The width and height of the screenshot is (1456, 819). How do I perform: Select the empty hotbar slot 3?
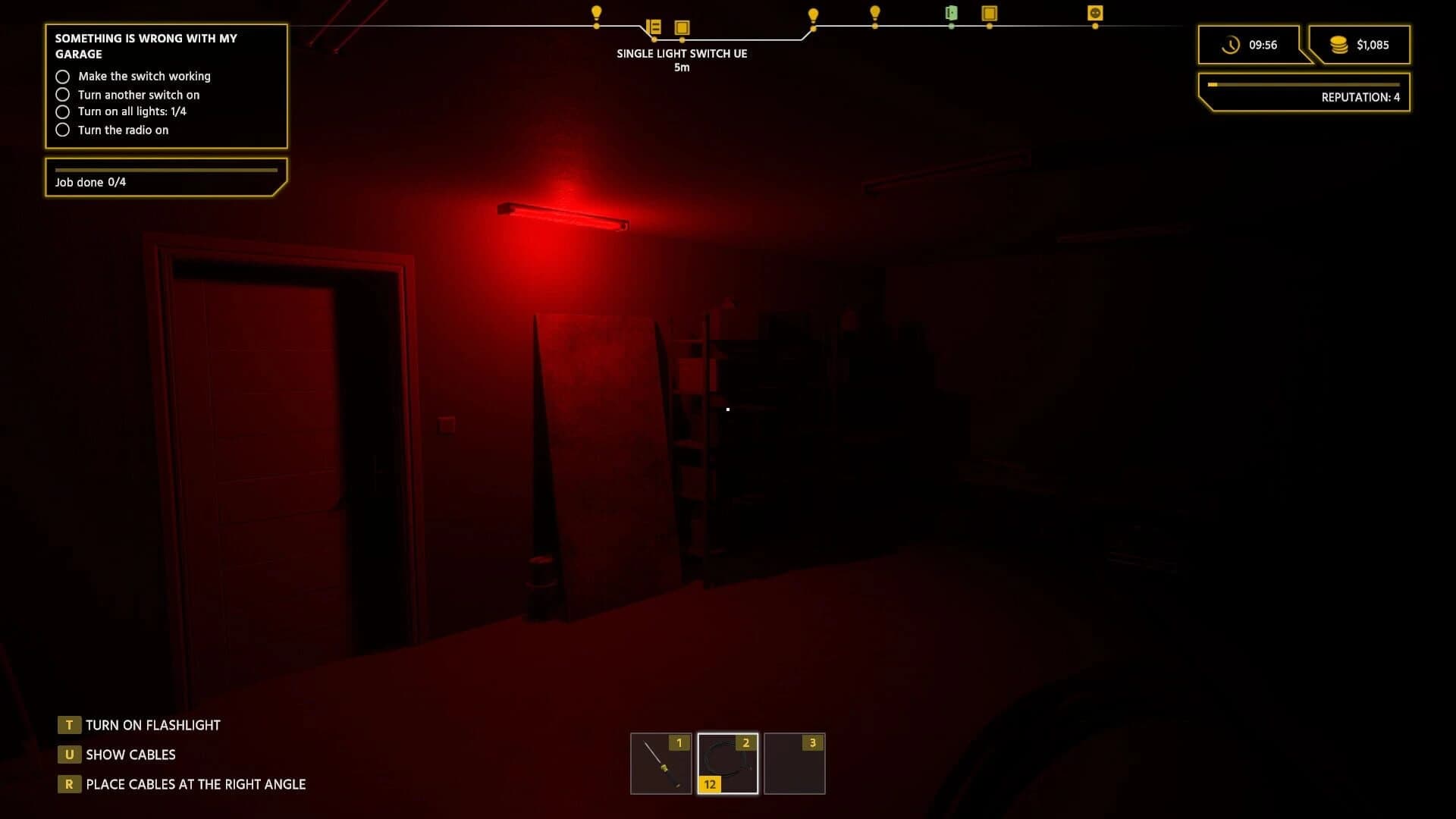click(794, 763)
